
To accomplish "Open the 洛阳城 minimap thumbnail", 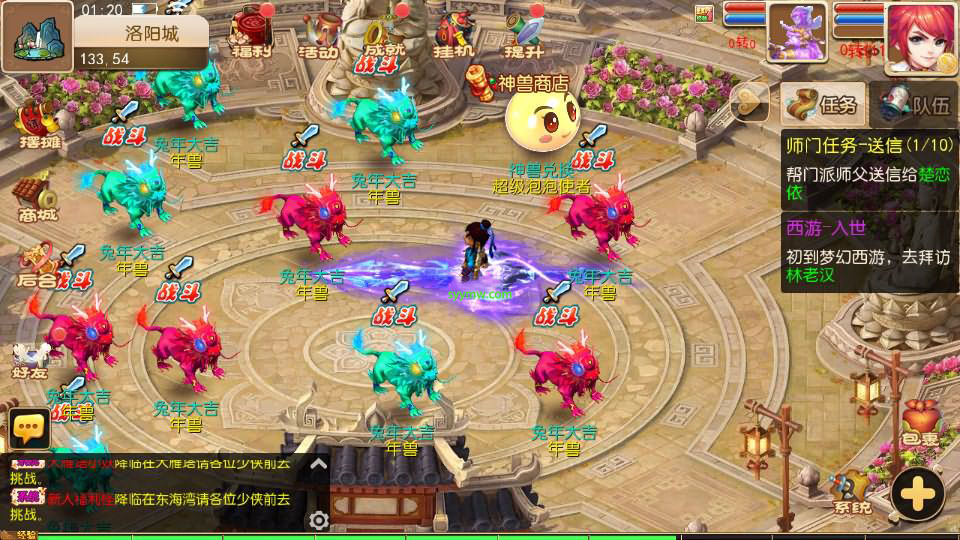I will click(37, 36).
